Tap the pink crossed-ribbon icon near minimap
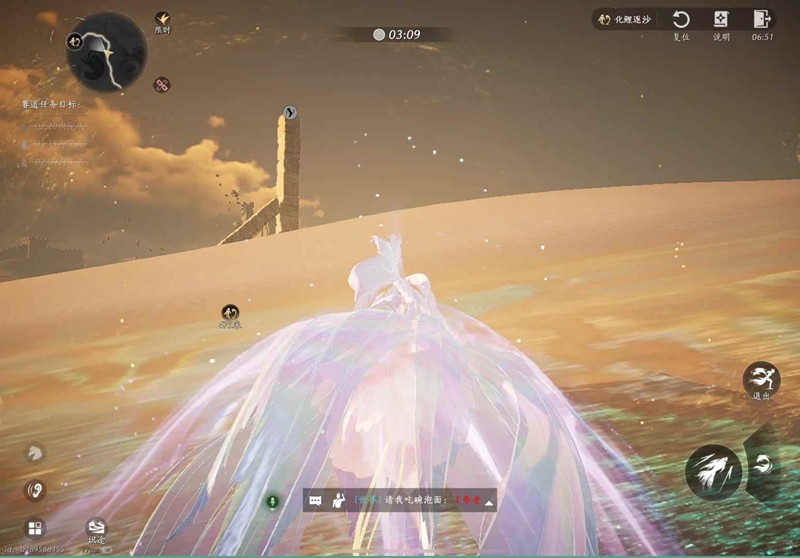Image resolution: width=800 pixels, height=558 pixels. point(161,84)
